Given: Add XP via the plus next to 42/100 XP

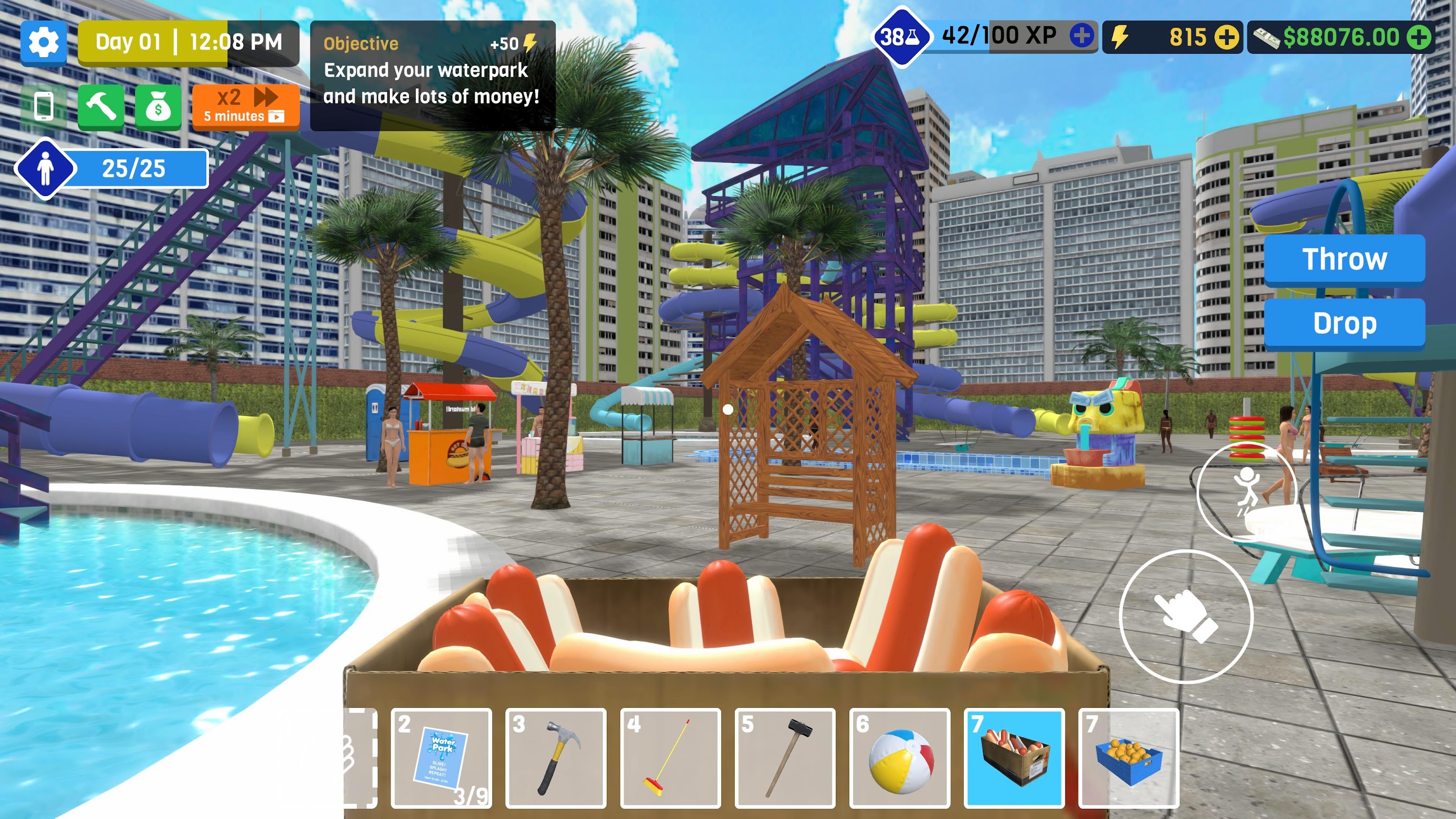Looking at the screenshot, I should point(1083,37).
